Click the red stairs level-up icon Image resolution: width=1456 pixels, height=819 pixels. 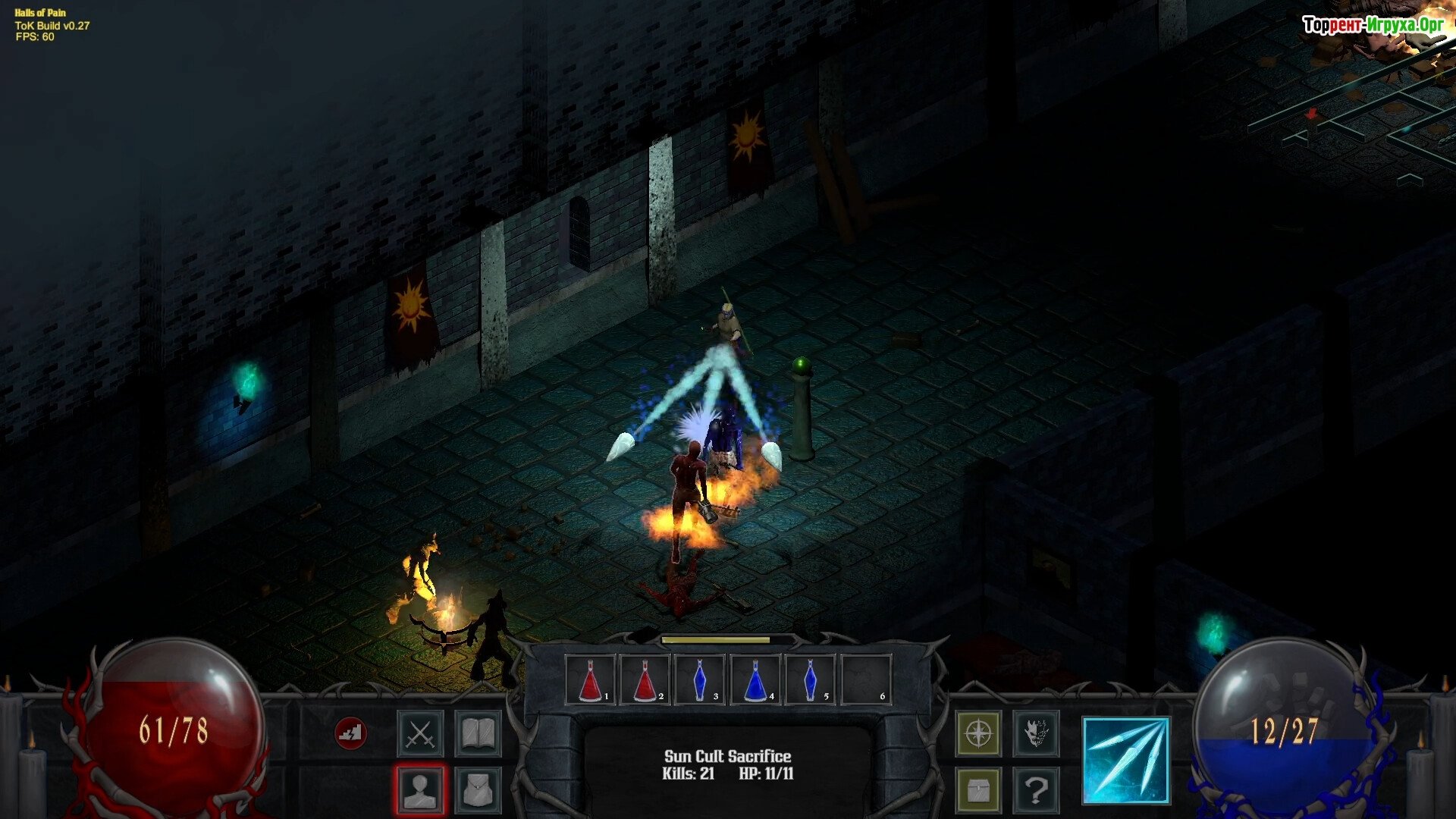point(350,733)
